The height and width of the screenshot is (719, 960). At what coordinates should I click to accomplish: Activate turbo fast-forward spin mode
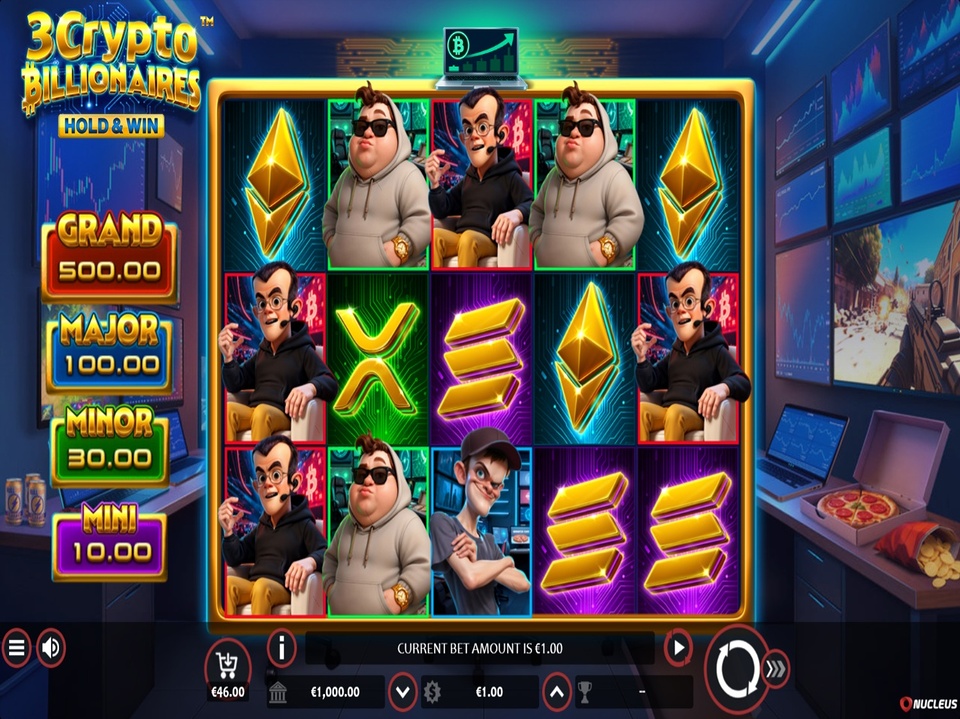[x=776, y=668]
